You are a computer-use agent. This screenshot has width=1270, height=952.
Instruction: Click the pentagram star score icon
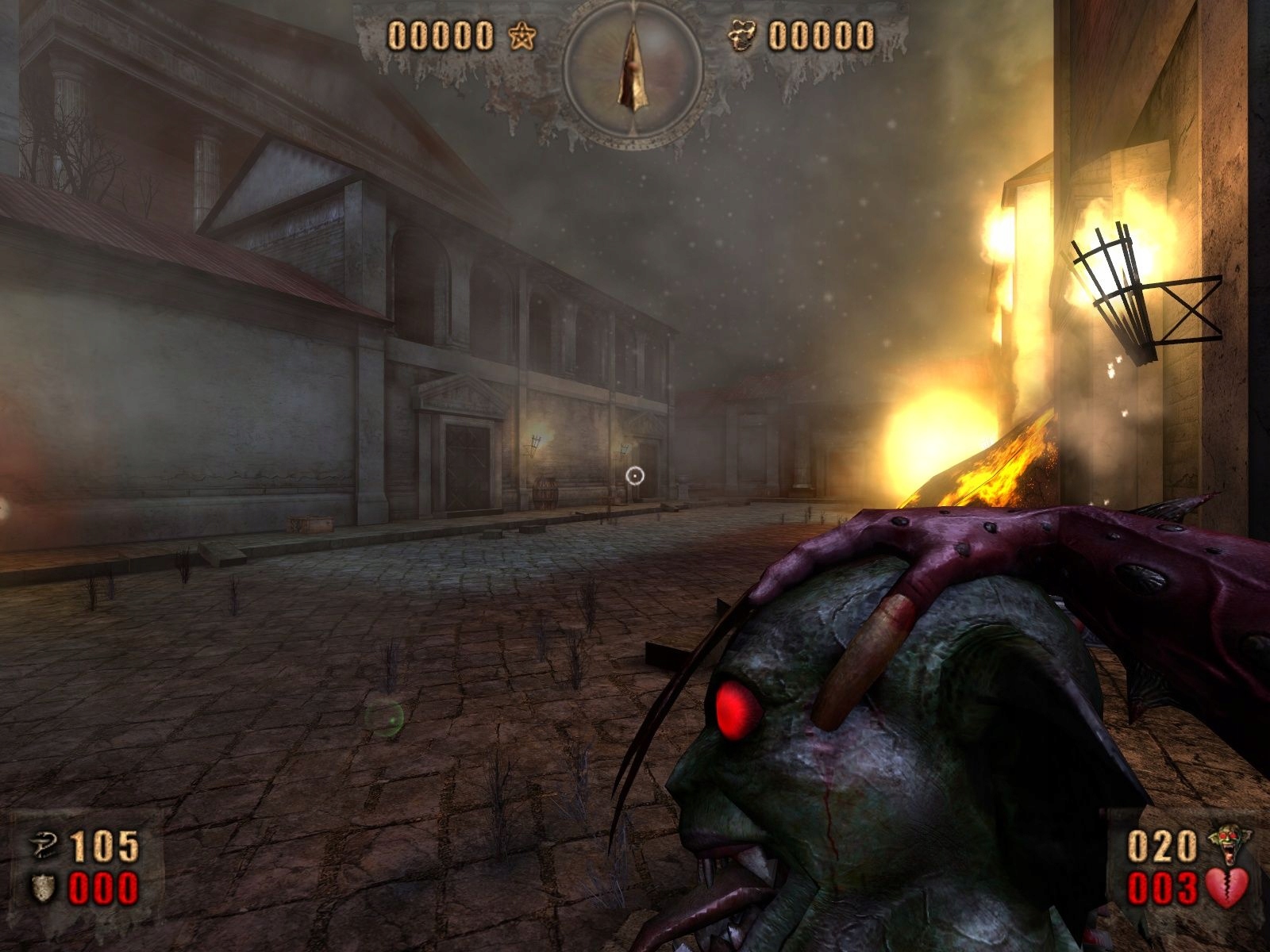[x=521, y=35]
